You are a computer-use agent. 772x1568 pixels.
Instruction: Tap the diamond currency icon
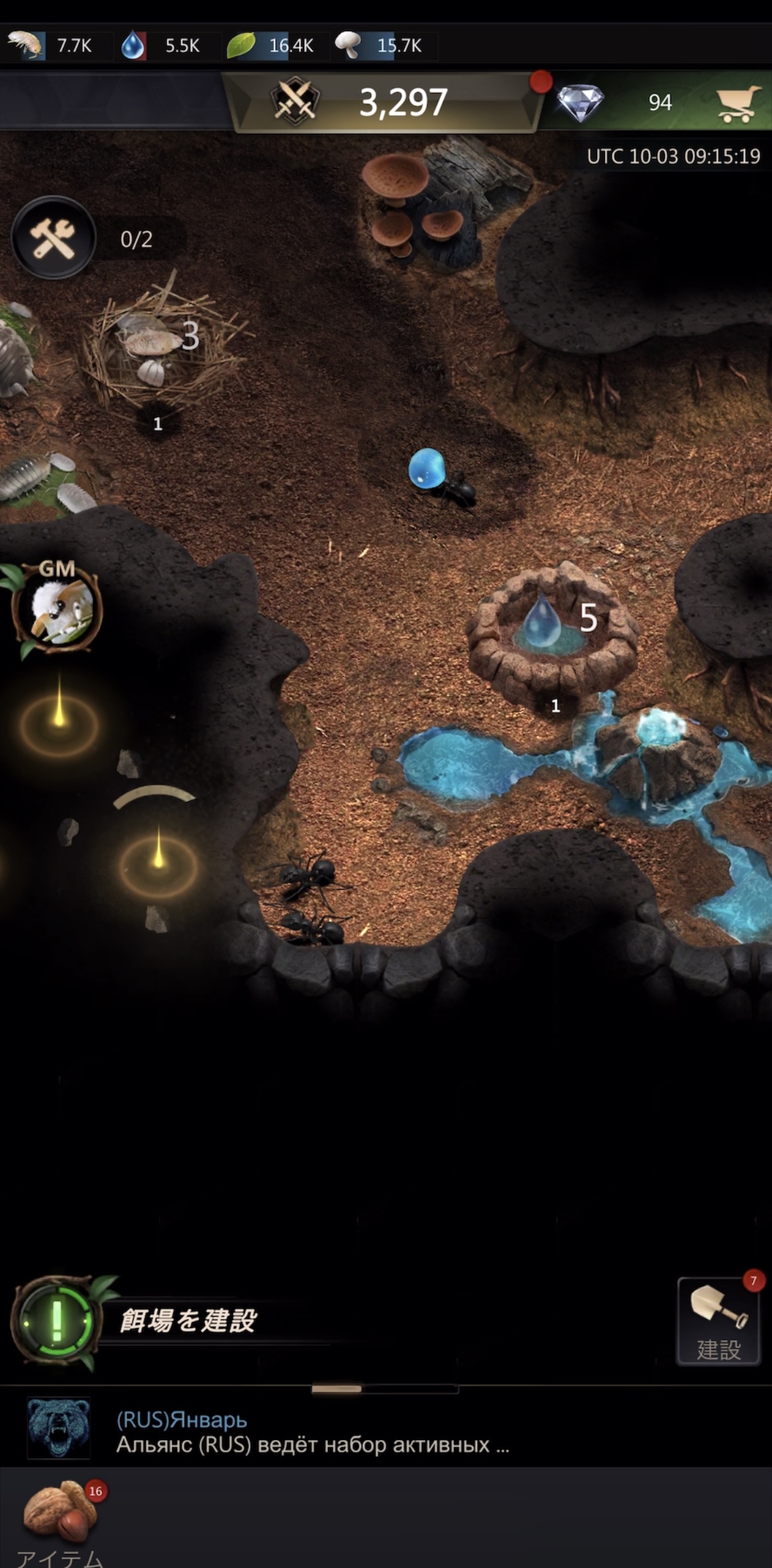580,103
